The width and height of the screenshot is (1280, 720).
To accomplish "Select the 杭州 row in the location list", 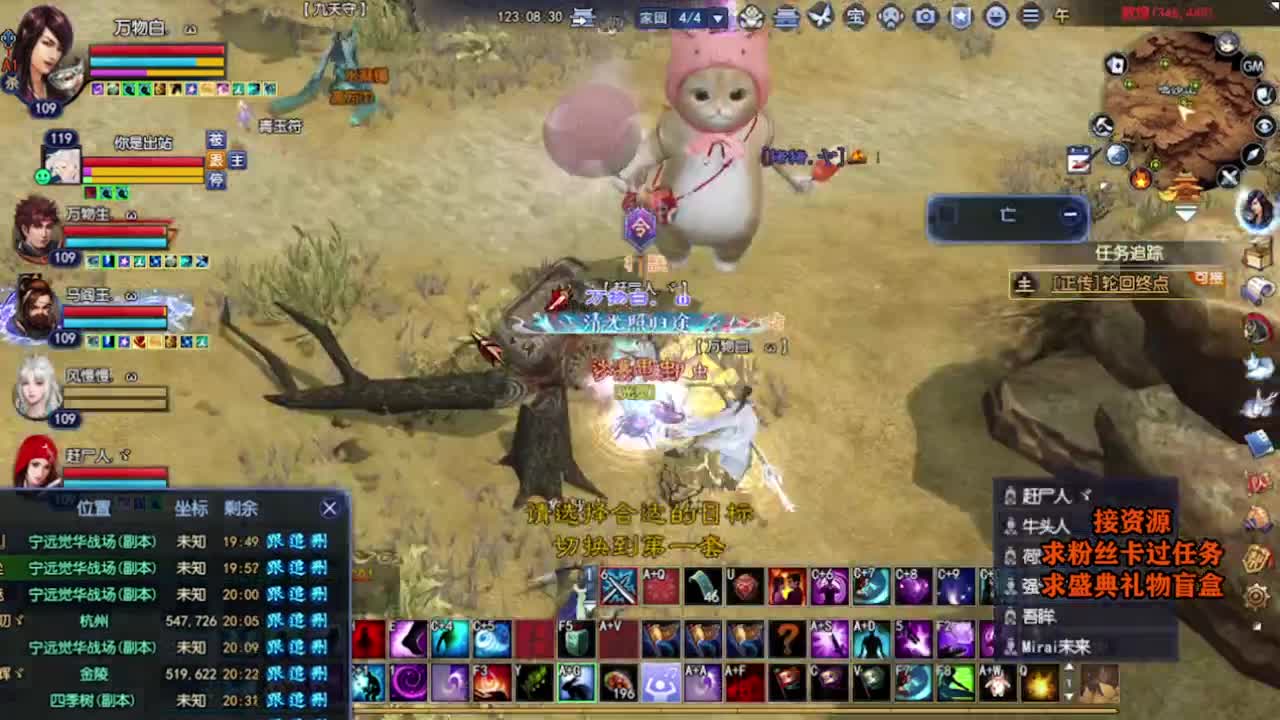I will (95, 620).
